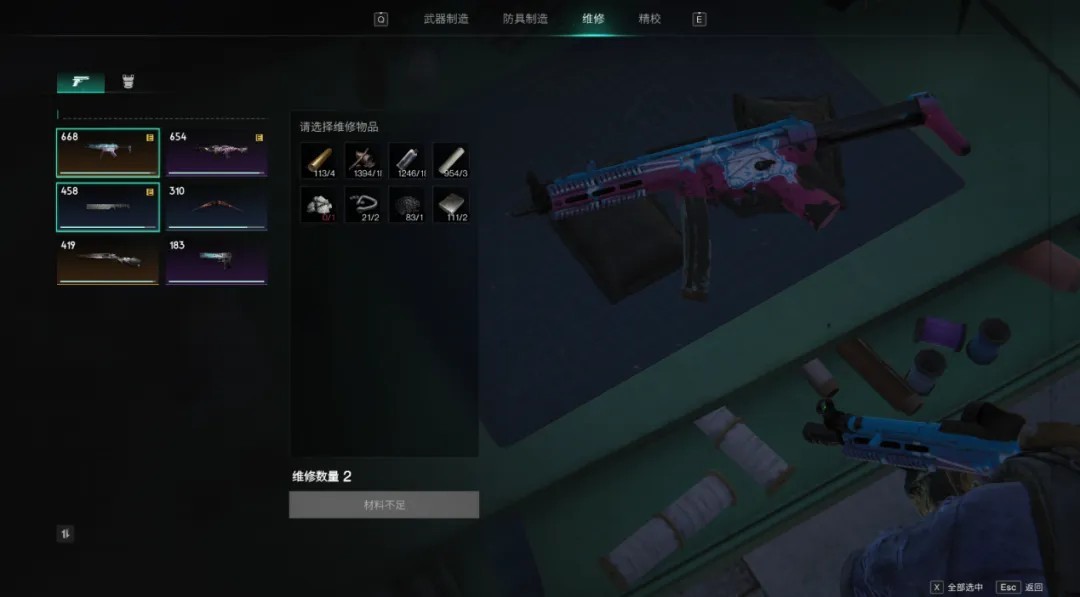The height and width of the screenshot is (597, 1080).
Task: Click the coiled rope material showing 21/2
Action: (x=363, y=205)
